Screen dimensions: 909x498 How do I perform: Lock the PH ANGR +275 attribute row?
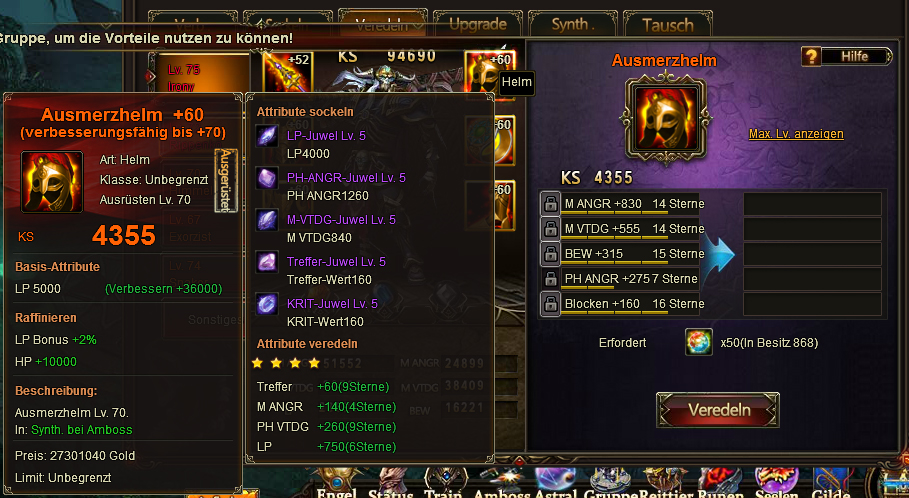(550, 279)
